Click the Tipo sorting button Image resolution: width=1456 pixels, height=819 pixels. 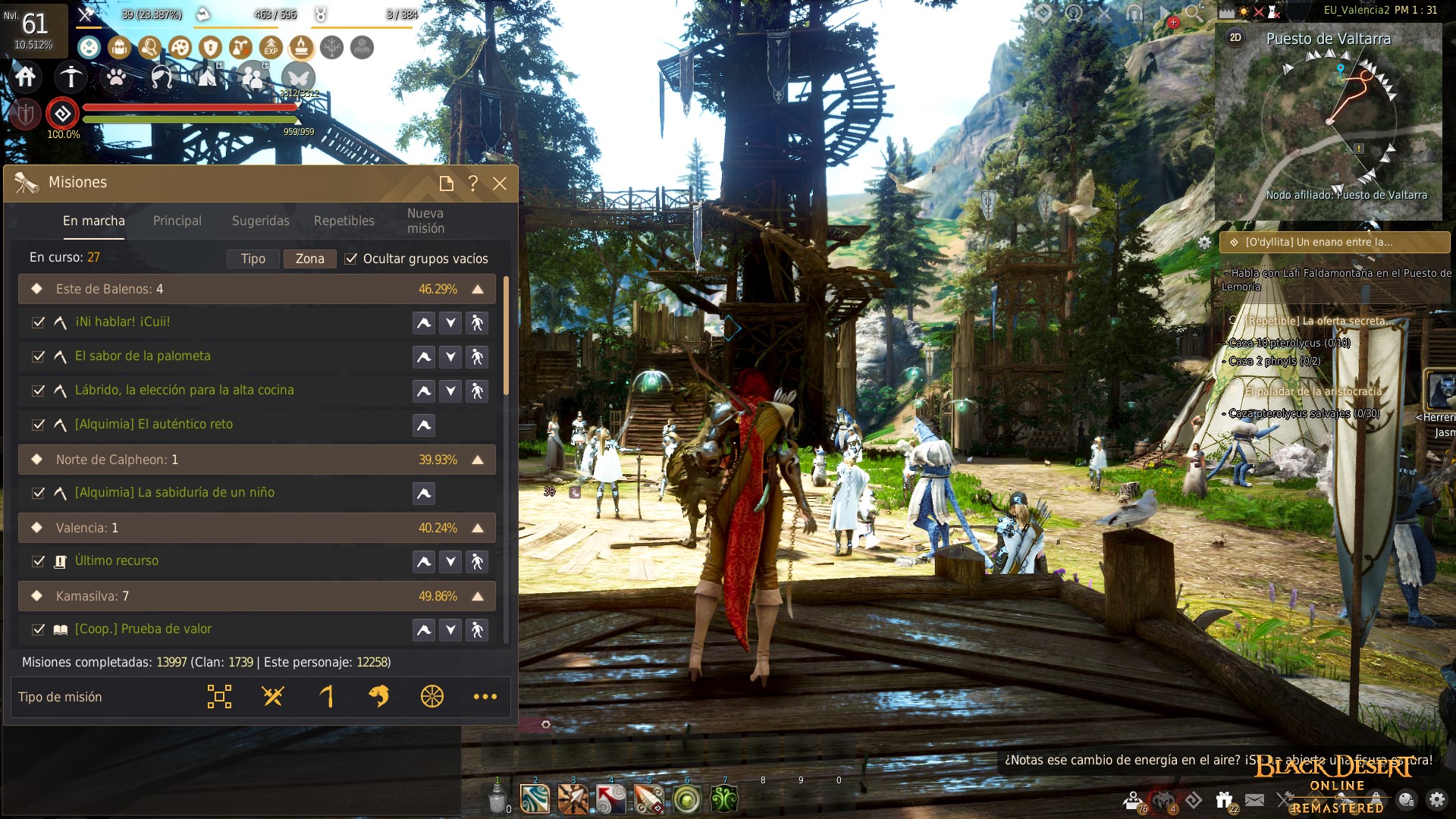[x=253, y=259]
